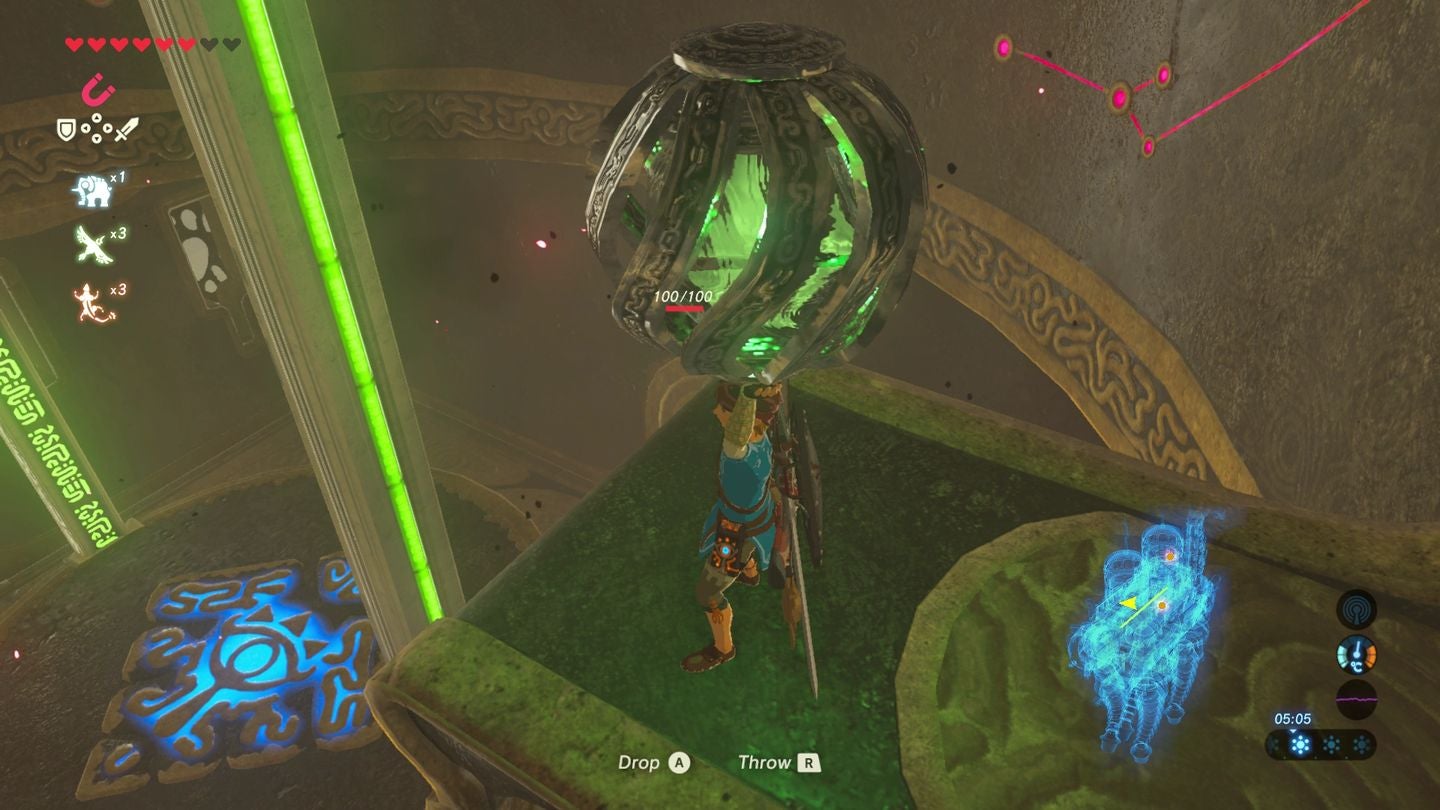Toggle the second dimmed ability charge

tap(1330, 744)
